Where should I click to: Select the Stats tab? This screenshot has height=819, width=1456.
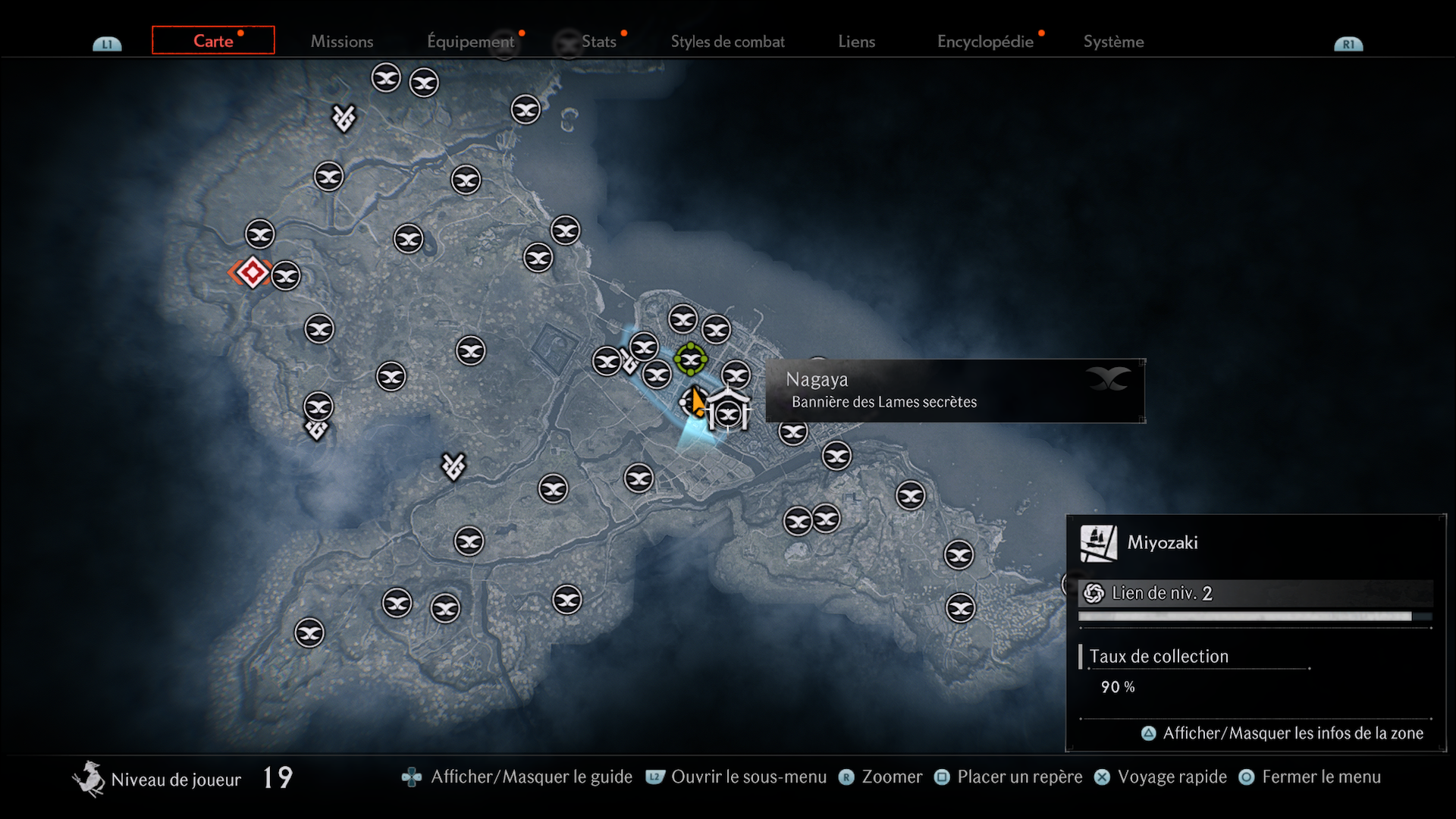[598, 42]
